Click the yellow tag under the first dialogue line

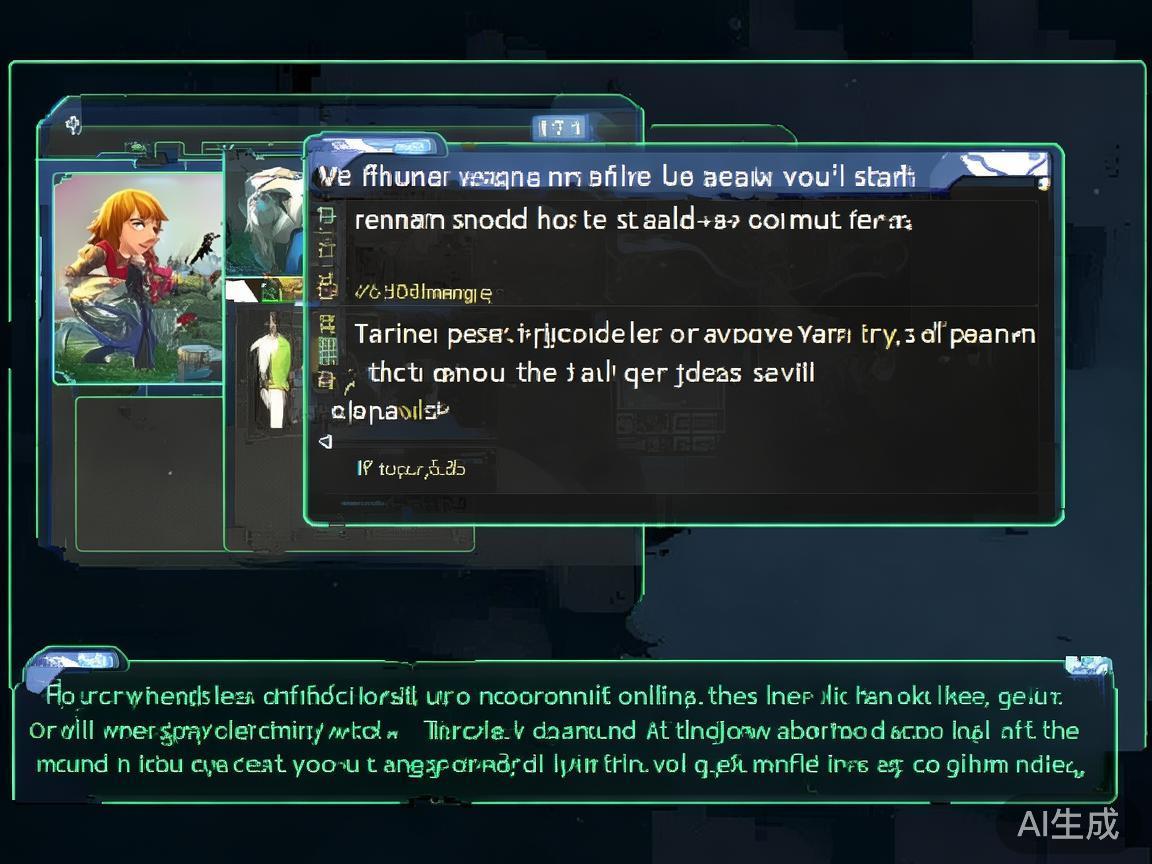[423, 292]
